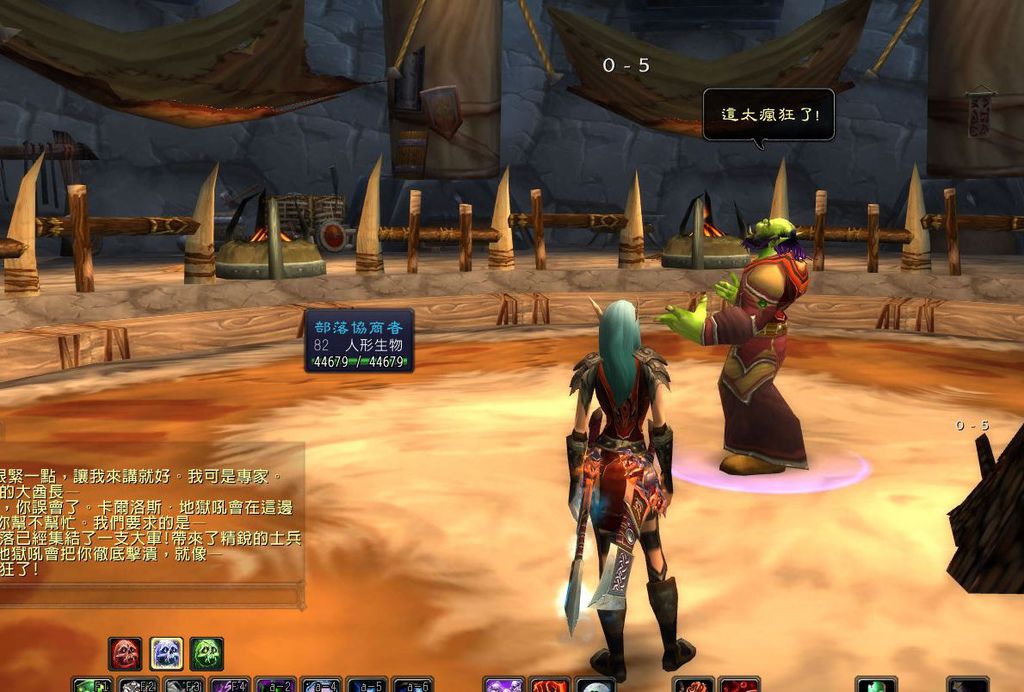The width and height of the screenshot is (1024, 692).
Task: Use the action slot labeled F1
Action: [x=92, y=685]
